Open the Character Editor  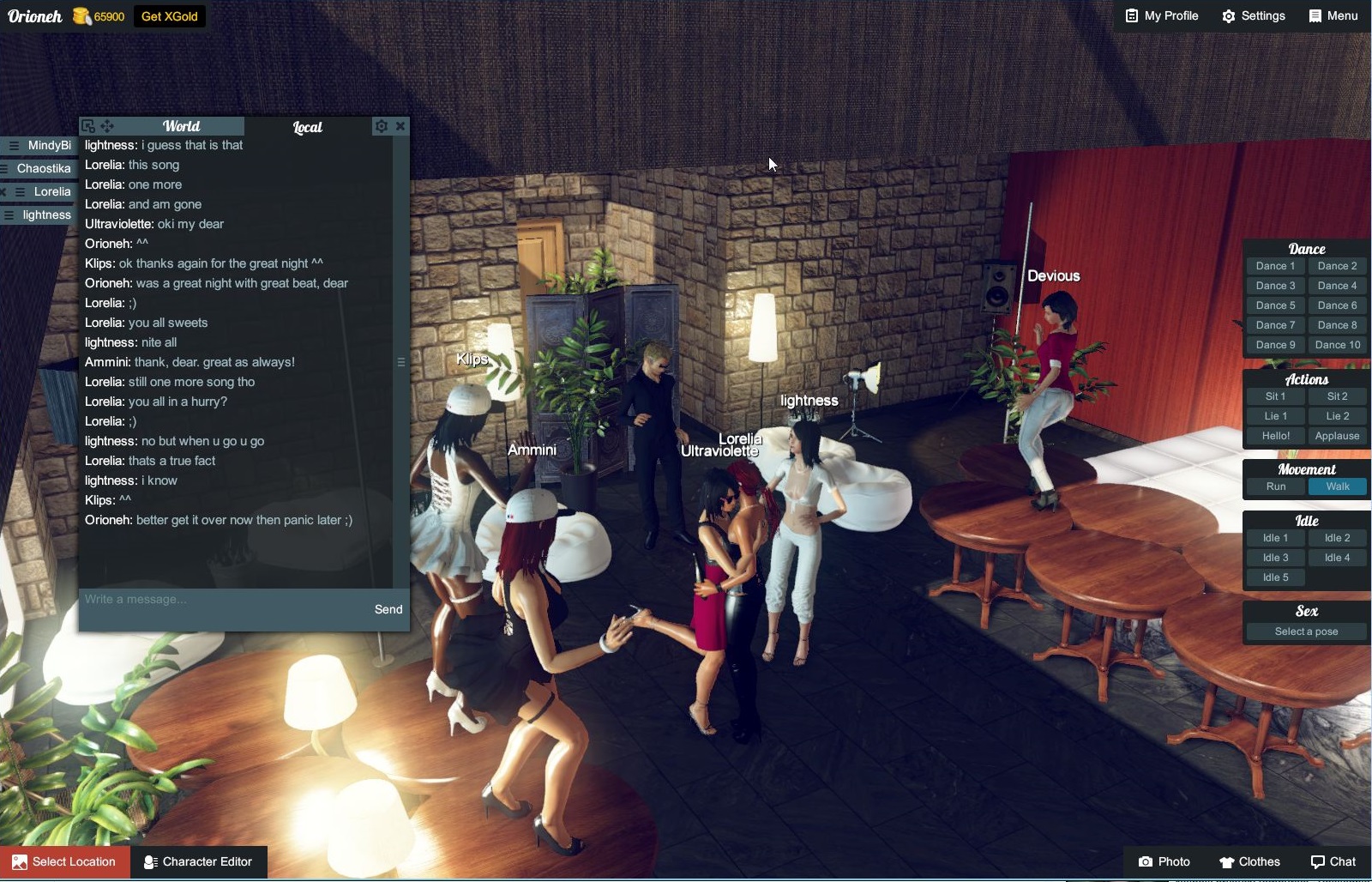point(199,861)
